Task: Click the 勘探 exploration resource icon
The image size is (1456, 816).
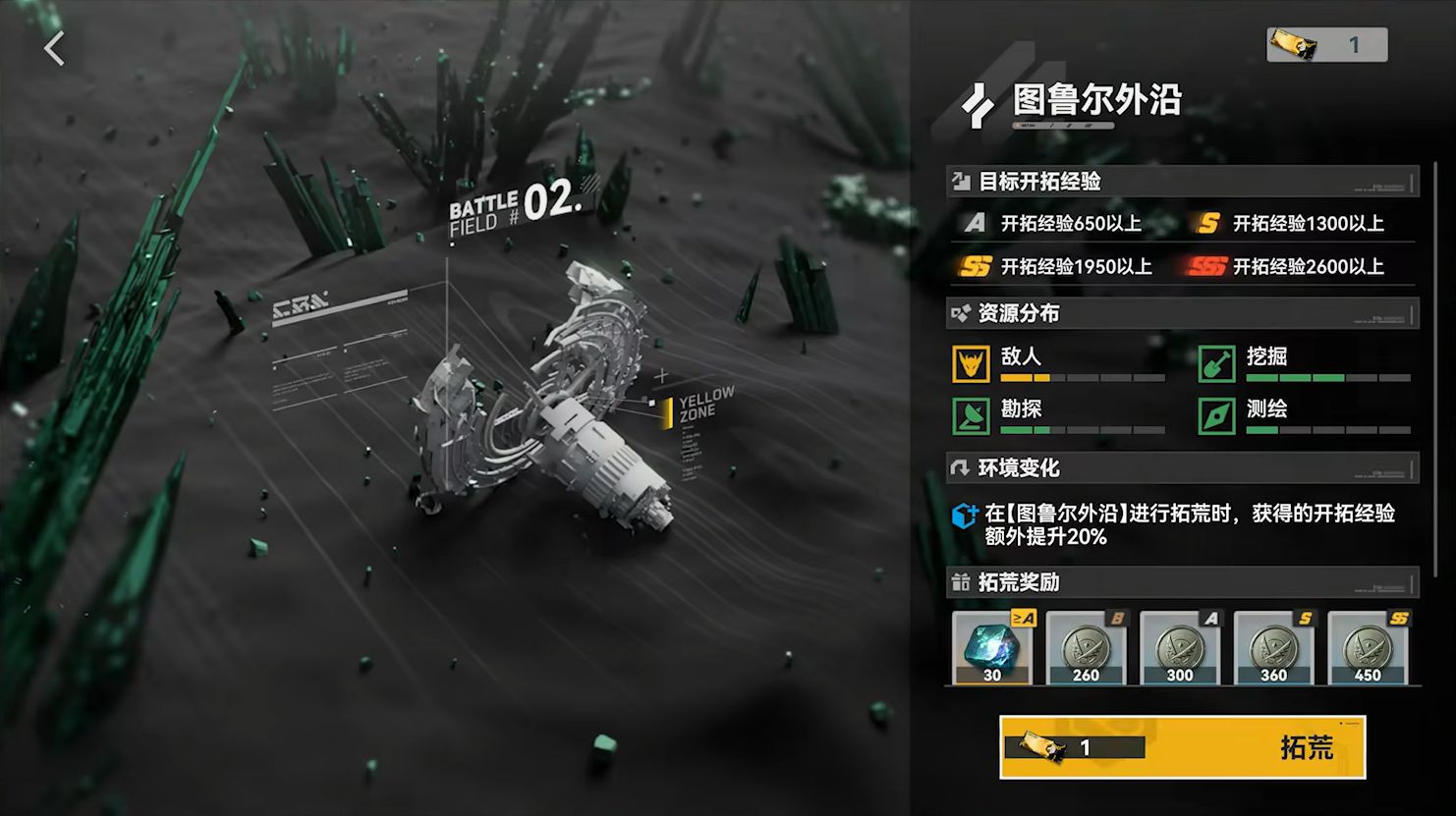Action: pyautogui.click(x=971, y=415)
